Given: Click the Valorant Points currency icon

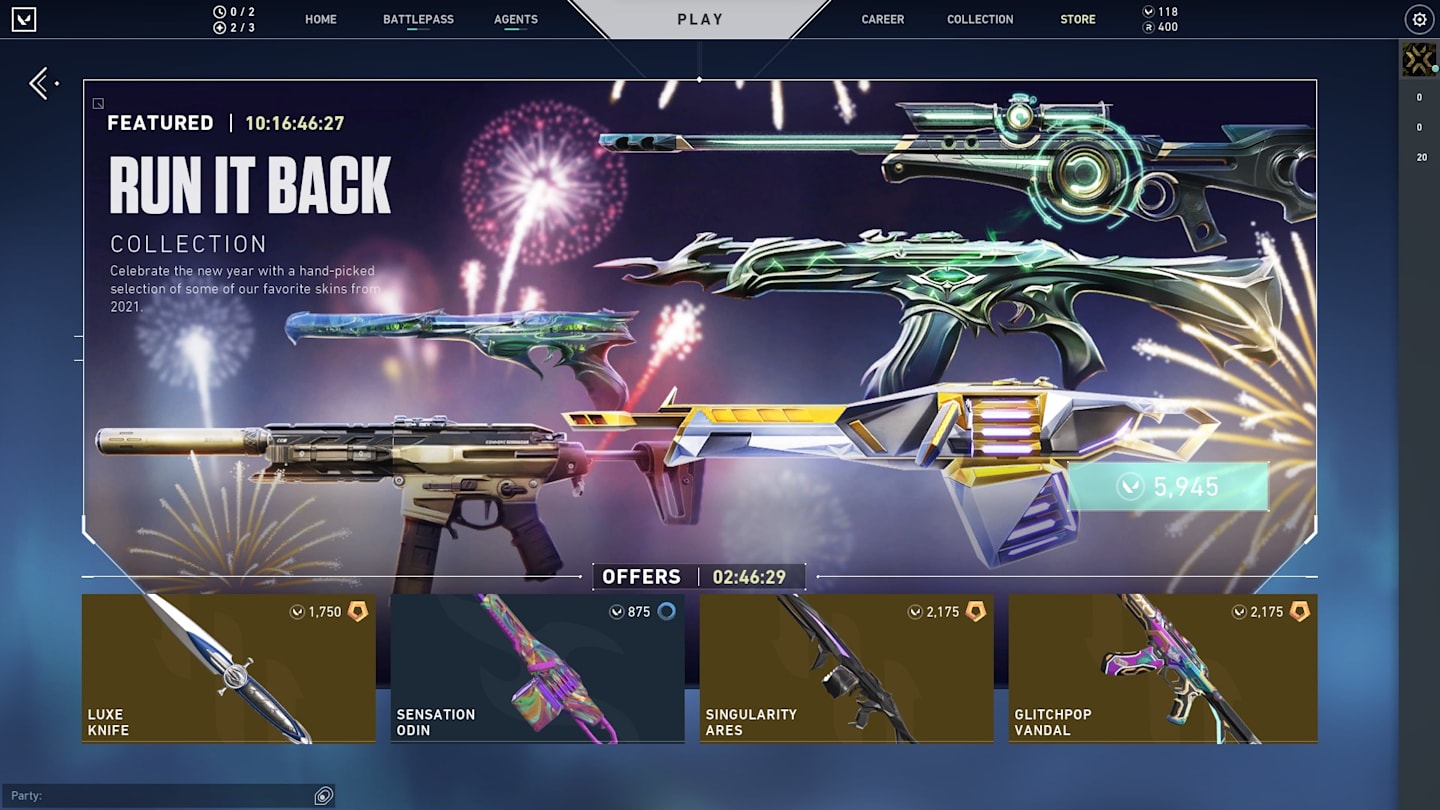Looking at the screenshot, I should pos(1147,13).
